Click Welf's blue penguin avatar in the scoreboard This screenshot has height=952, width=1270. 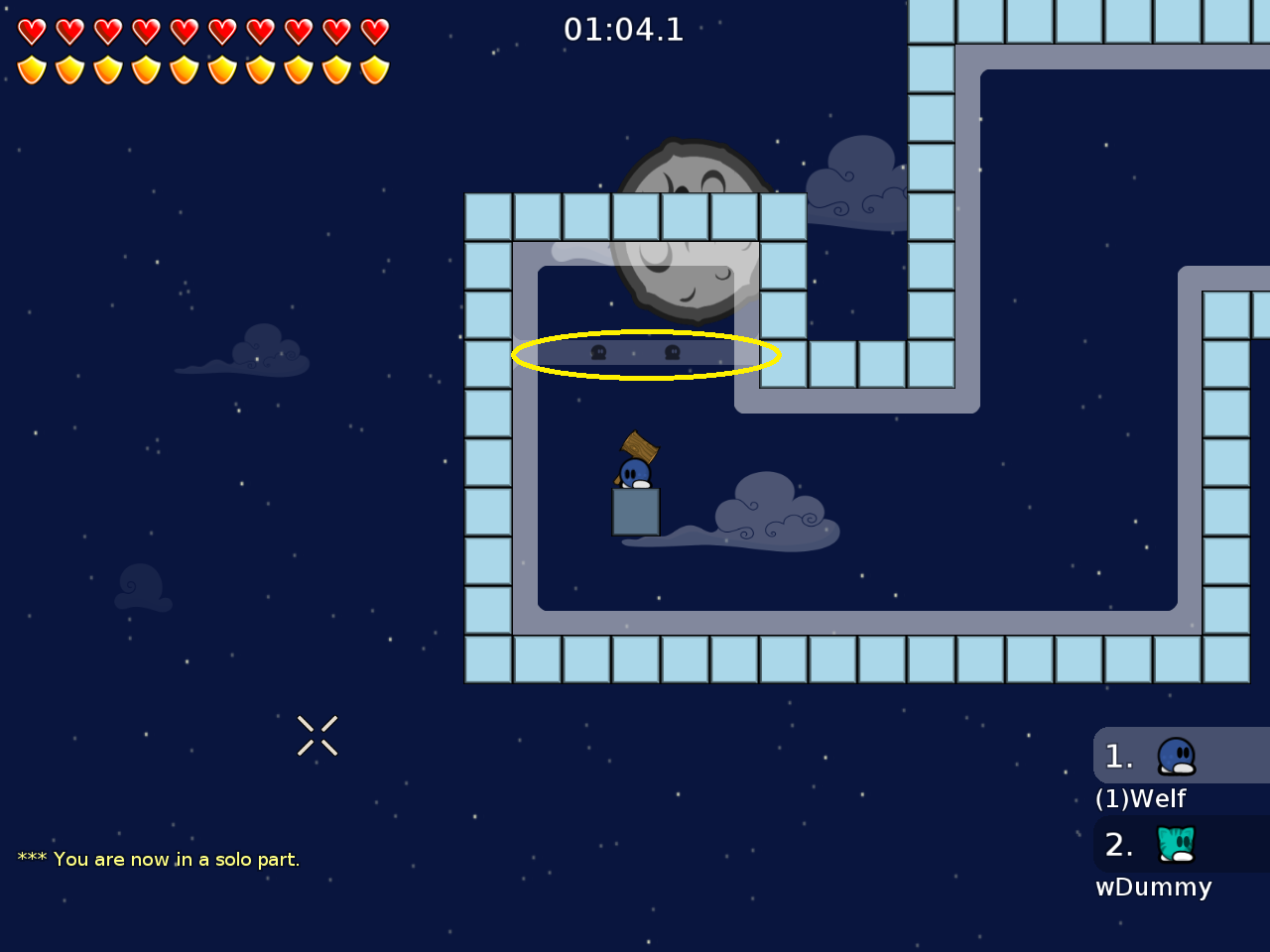[x=1175, y=755]
